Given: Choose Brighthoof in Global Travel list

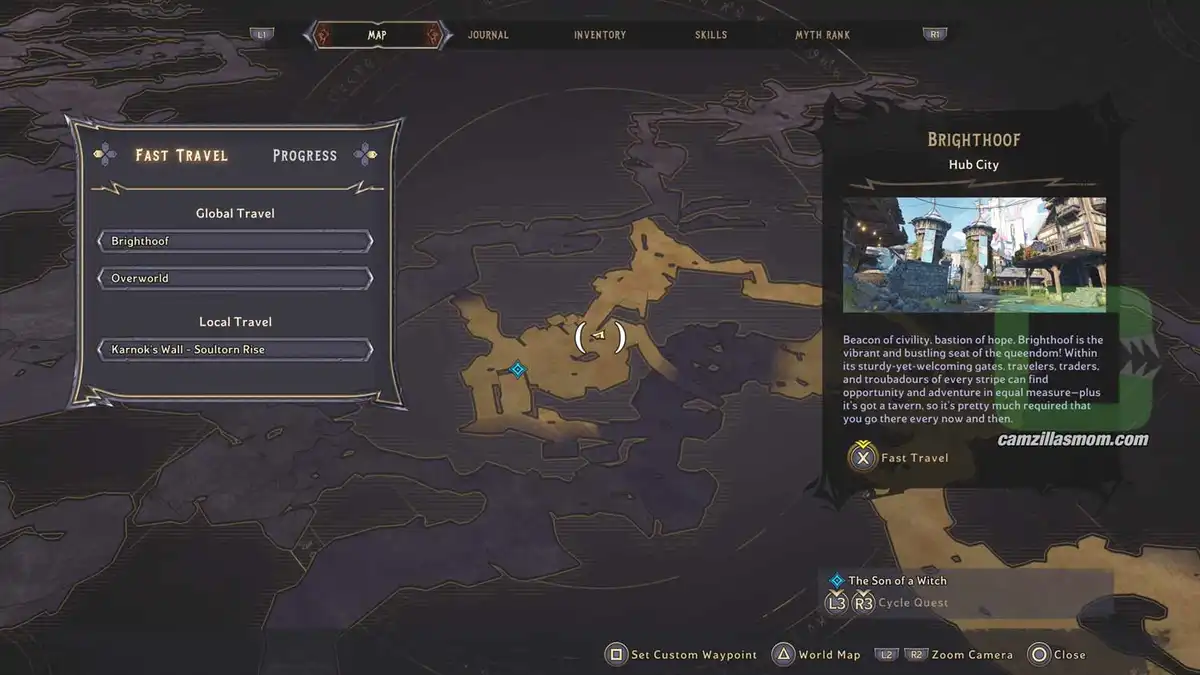Looking at the screenshot, I should [235, 242].
